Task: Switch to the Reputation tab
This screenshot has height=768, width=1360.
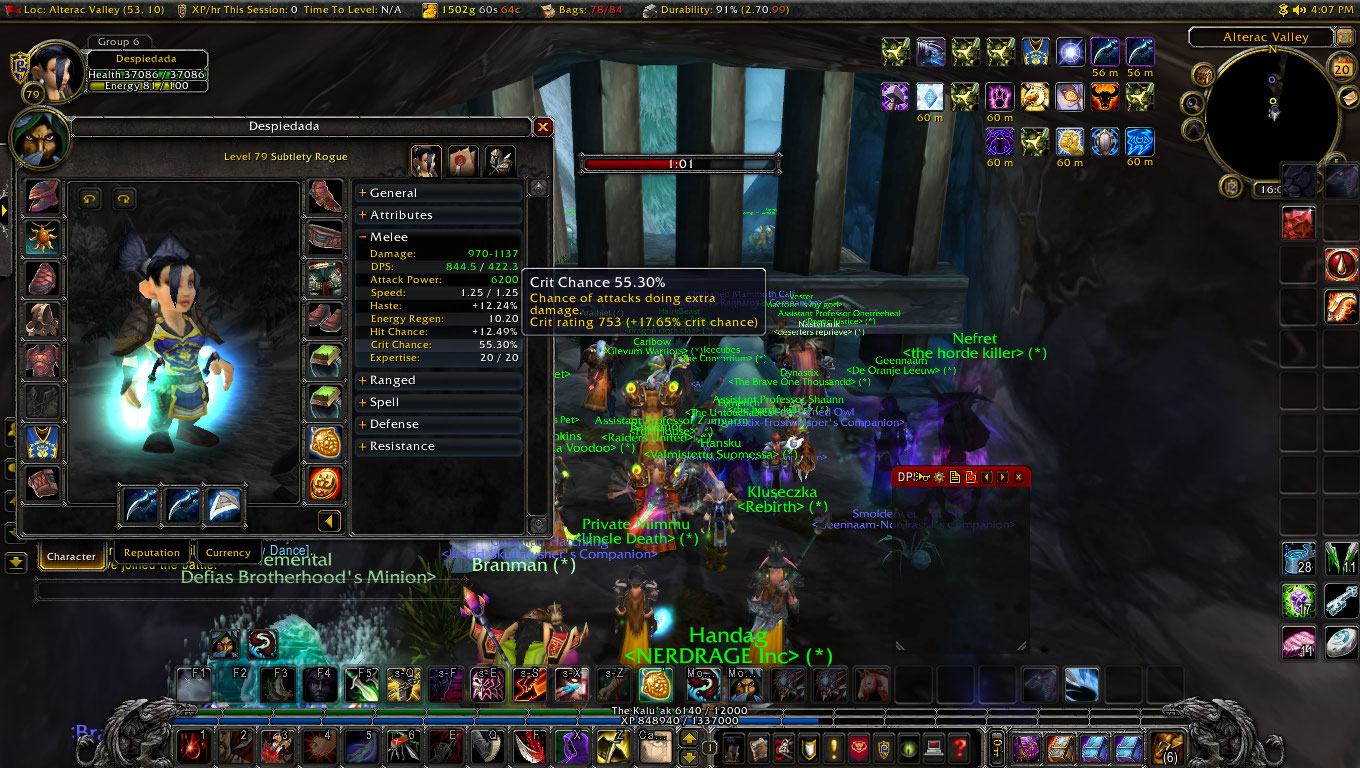Action: point(152,553)
